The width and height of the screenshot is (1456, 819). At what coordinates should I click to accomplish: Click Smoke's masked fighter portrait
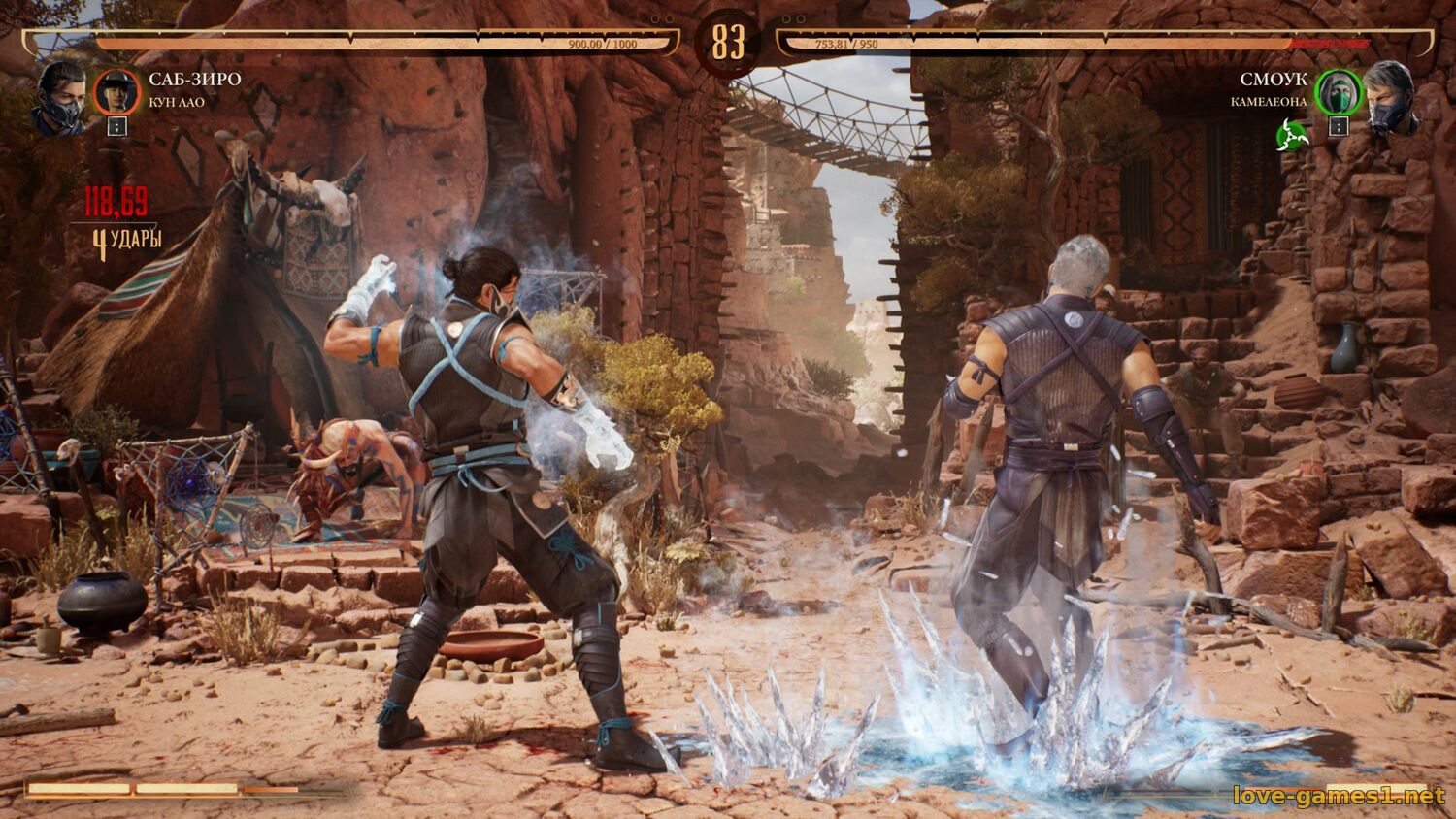click(1393, 97)
